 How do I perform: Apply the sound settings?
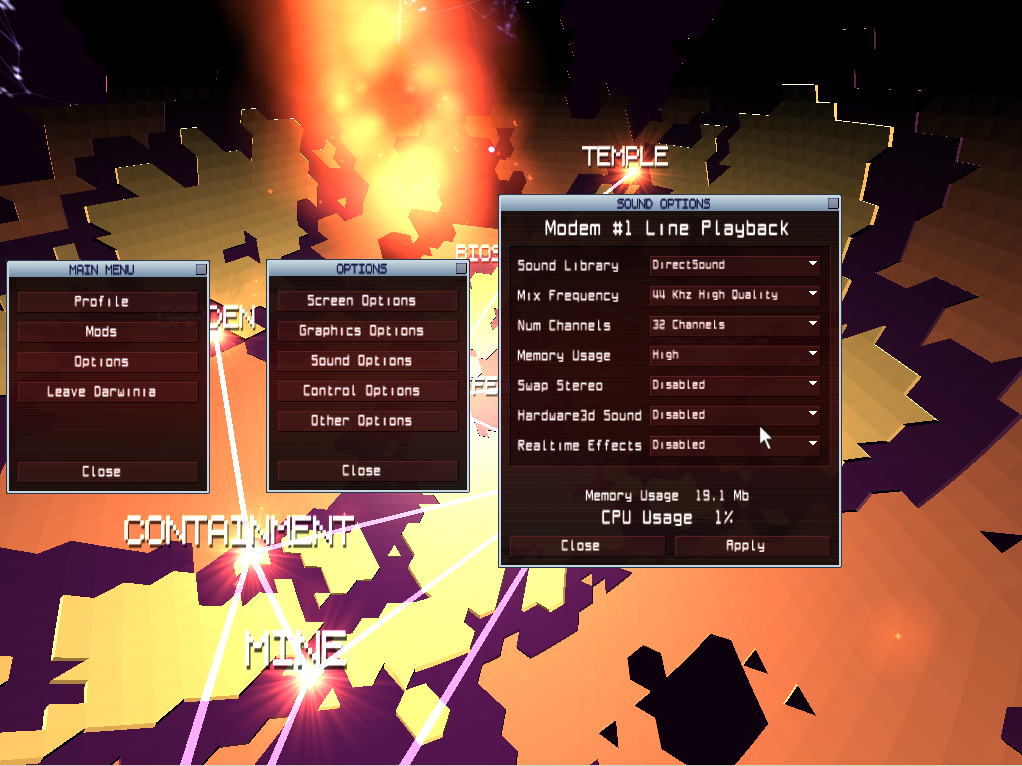pyautogui.click(x=752, y=545)
